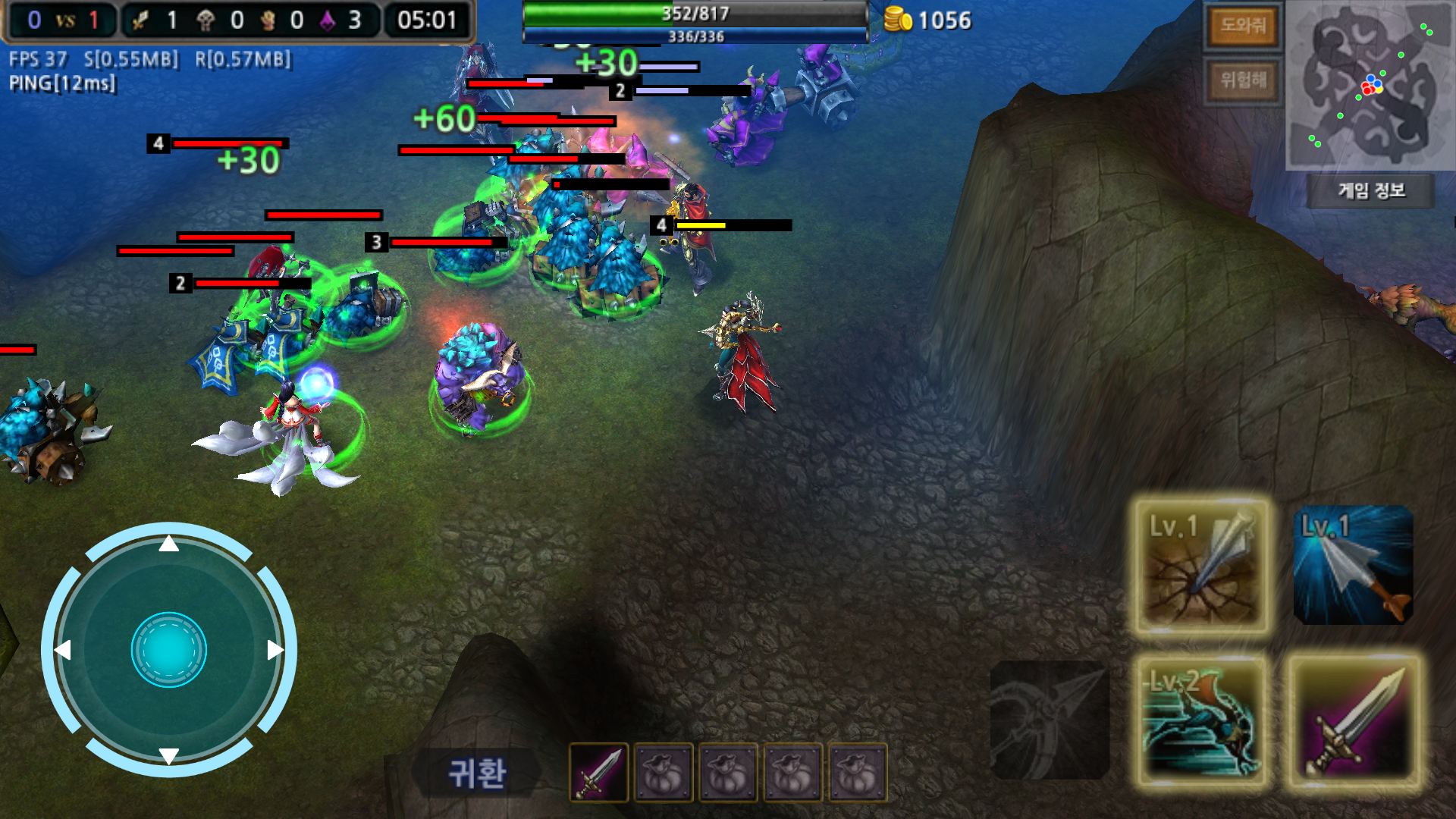1456x819 pixels.
Task: Tap the green health bar showing 352/817
Action: tap(694, 12)
